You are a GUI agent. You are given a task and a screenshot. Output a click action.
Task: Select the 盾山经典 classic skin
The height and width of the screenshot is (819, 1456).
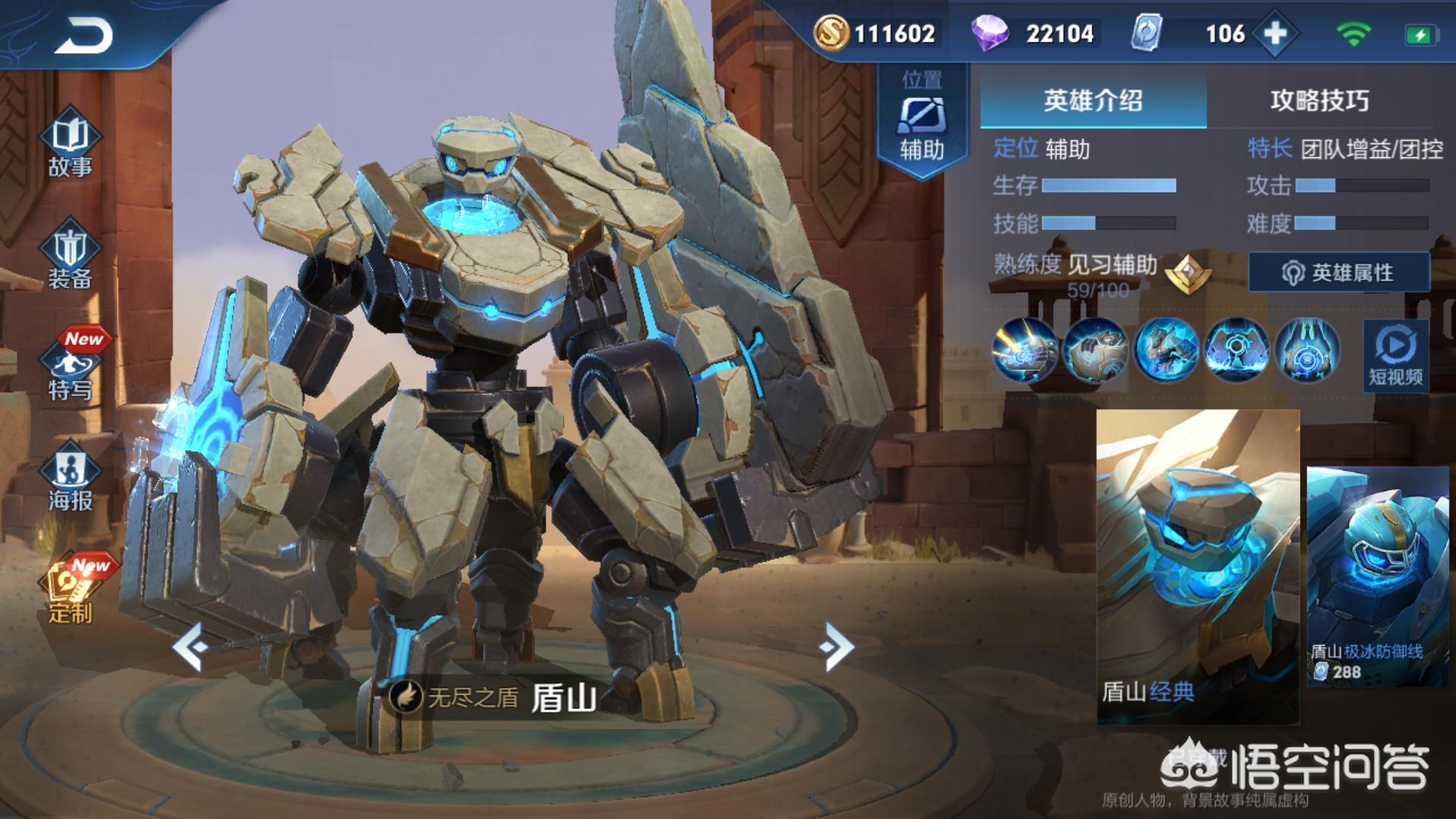point(1197,565)
